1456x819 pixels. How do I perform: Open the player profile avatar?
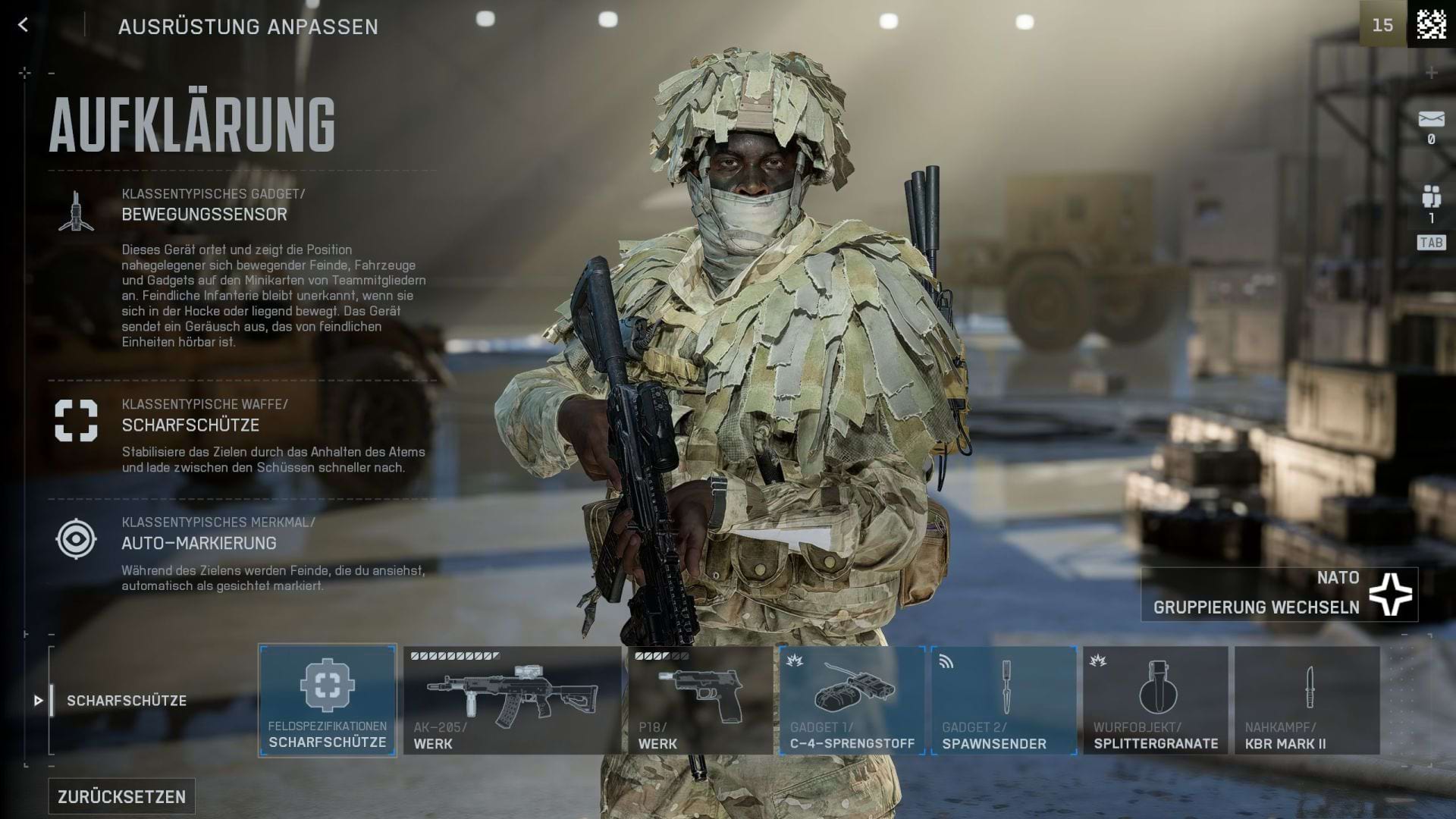(1431, 24)
